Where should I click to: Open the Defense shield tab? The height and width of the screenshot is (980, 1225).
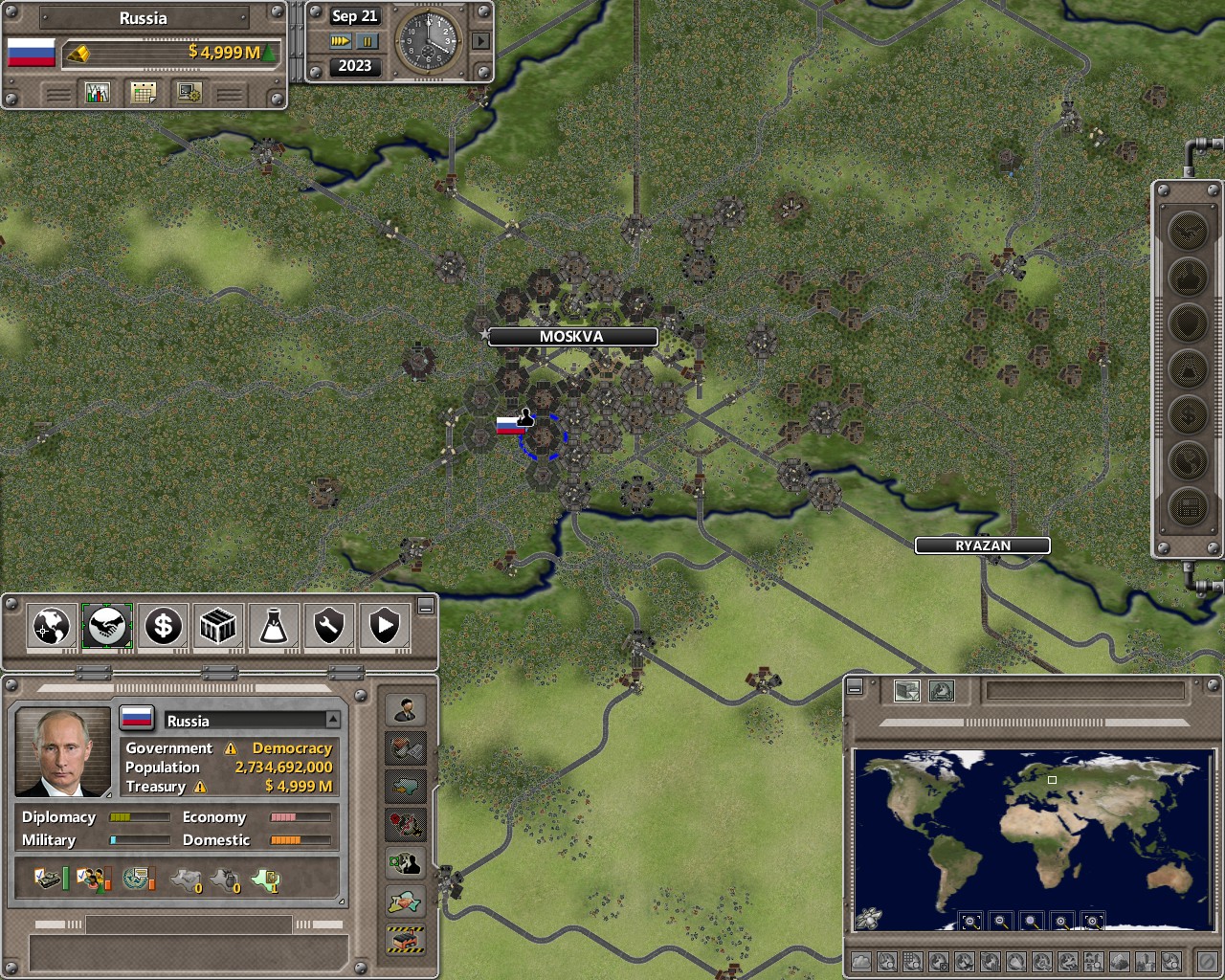(383, 626)
